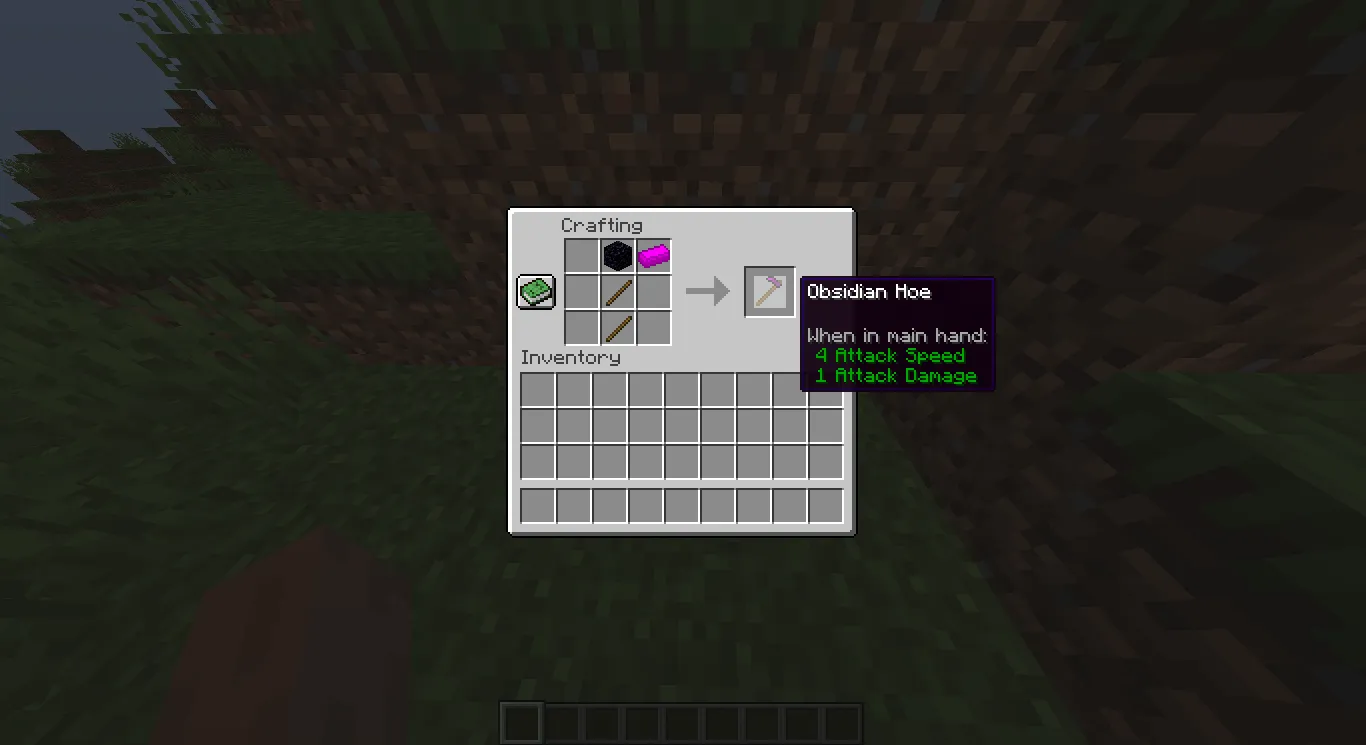The height and width of the screenshot is (745, 1366).
Task: Click the empty slot below the pink ingot
Action: coord(653,290)
